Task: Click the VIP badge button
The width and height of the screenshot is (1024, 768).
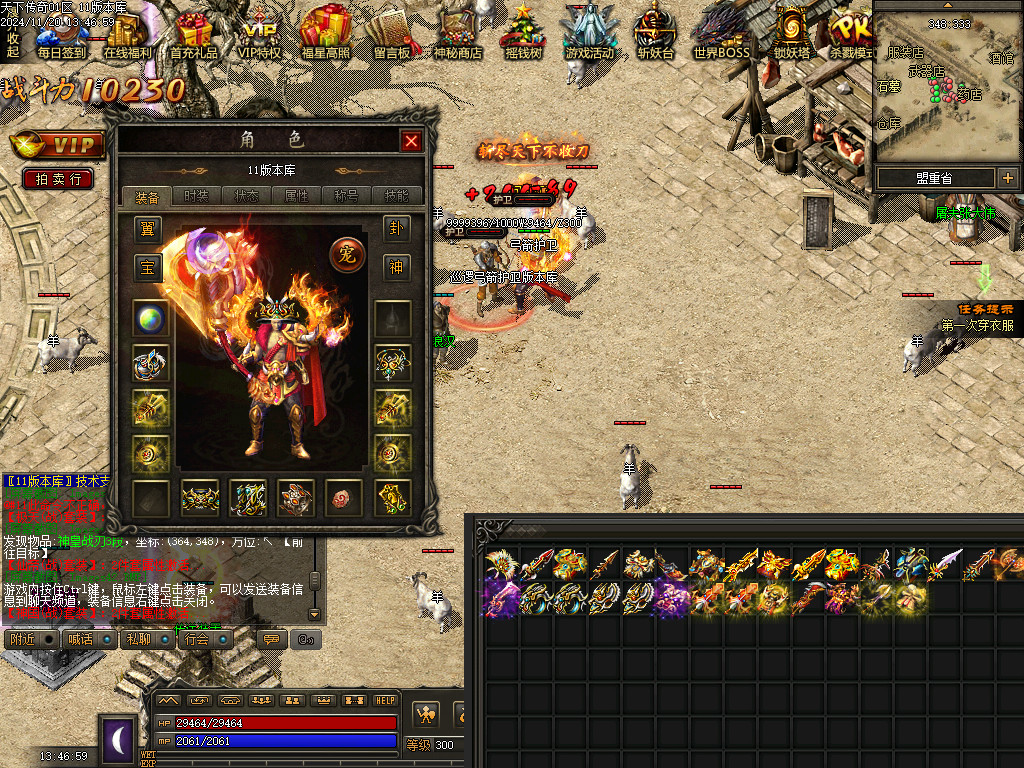Action: click(x=58, y=145)
